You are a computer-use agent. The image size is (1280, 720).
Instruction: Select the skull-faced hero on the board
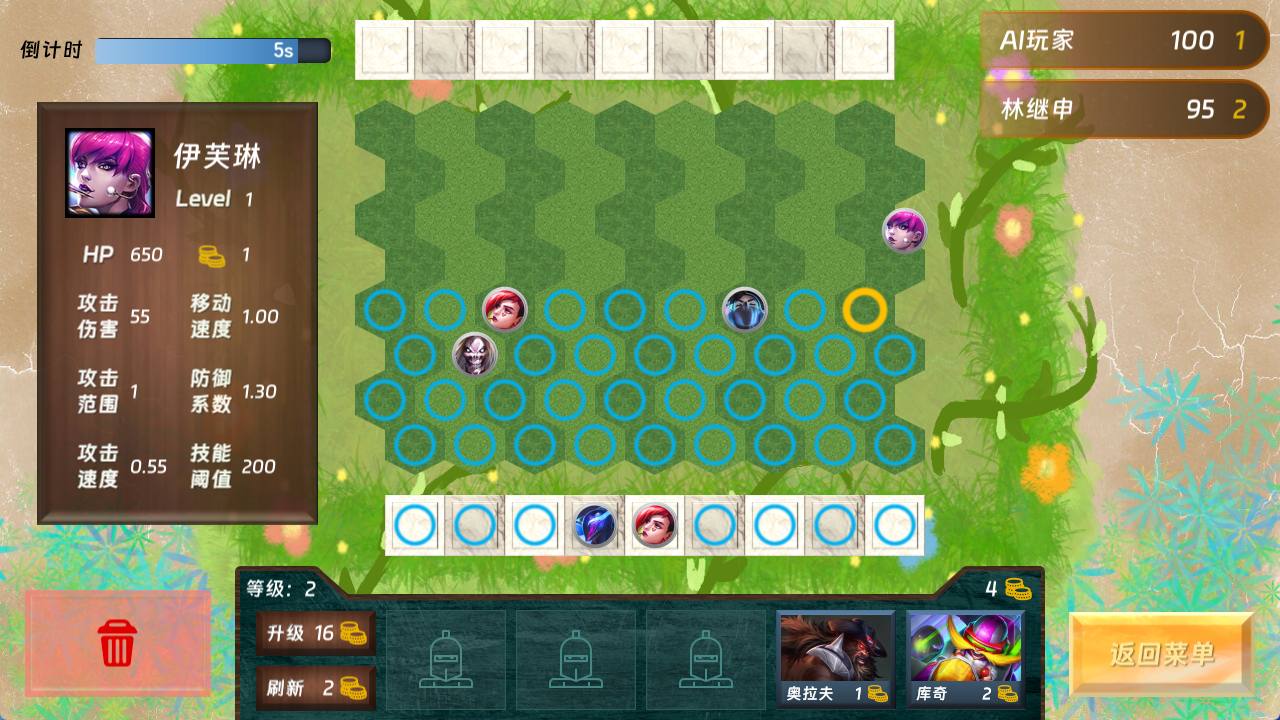[x=474, y=354]
